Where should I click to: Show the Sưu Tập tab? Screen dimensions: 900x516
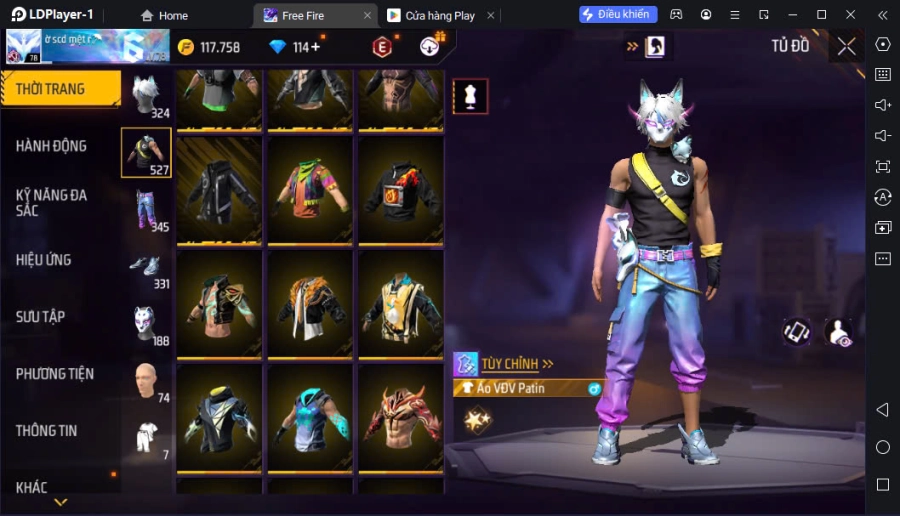pyautogui.click(x=41, y=317)
